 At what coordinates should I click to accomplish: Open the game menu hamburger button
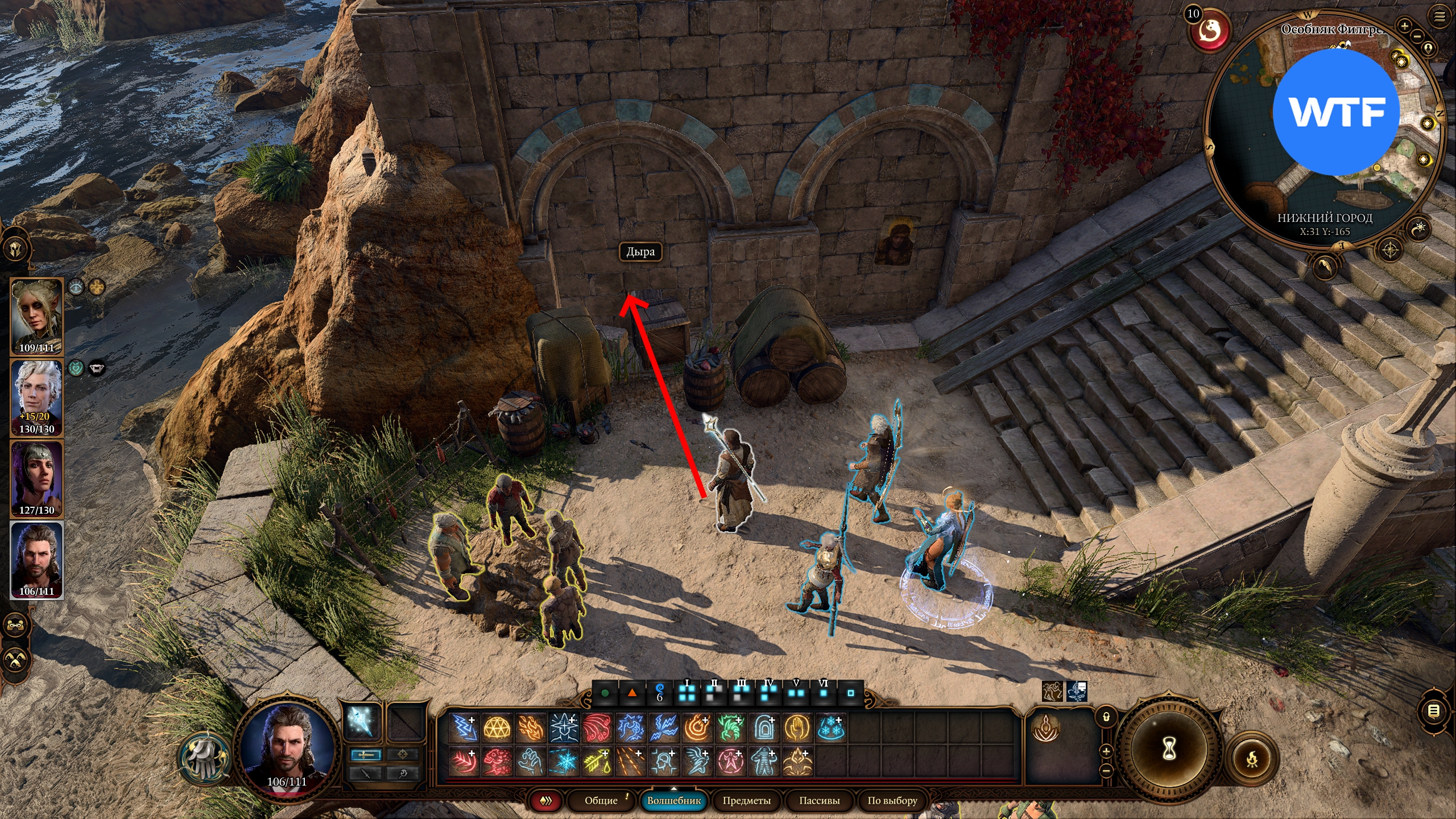pos(1440,17)
